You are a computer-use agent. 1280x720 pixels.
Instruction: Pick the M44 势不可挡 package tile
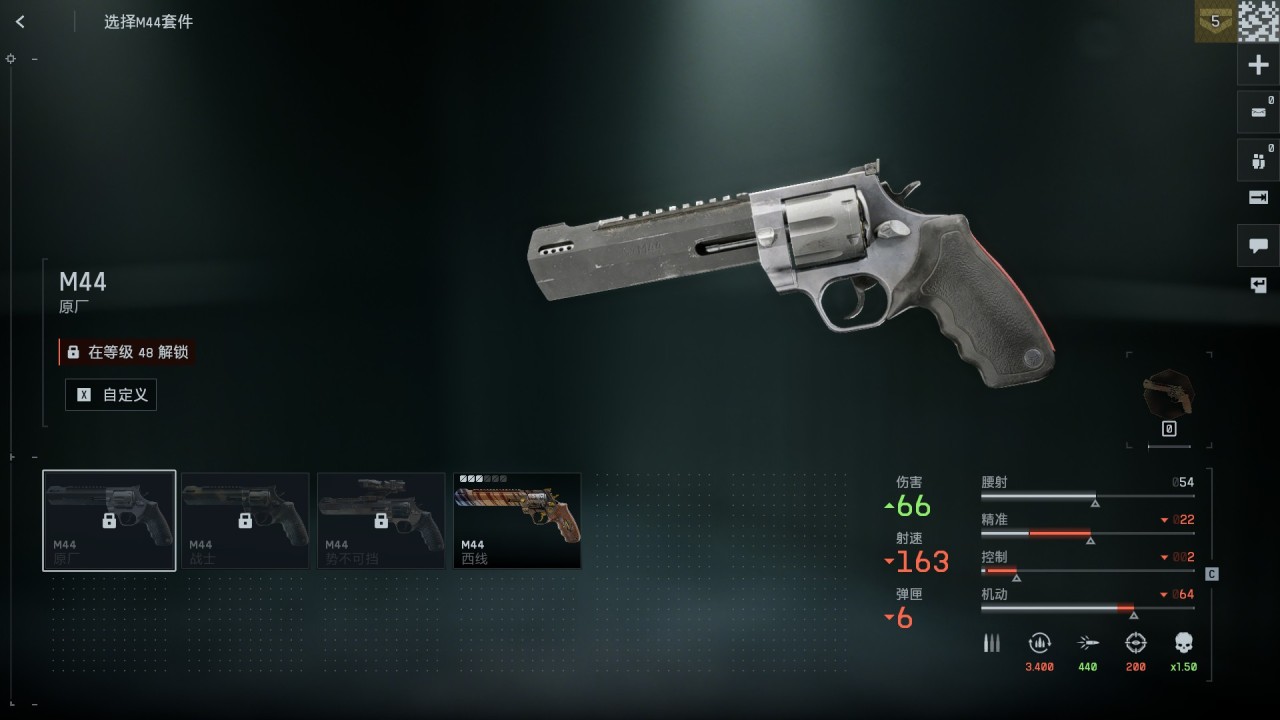click(381, 520)
